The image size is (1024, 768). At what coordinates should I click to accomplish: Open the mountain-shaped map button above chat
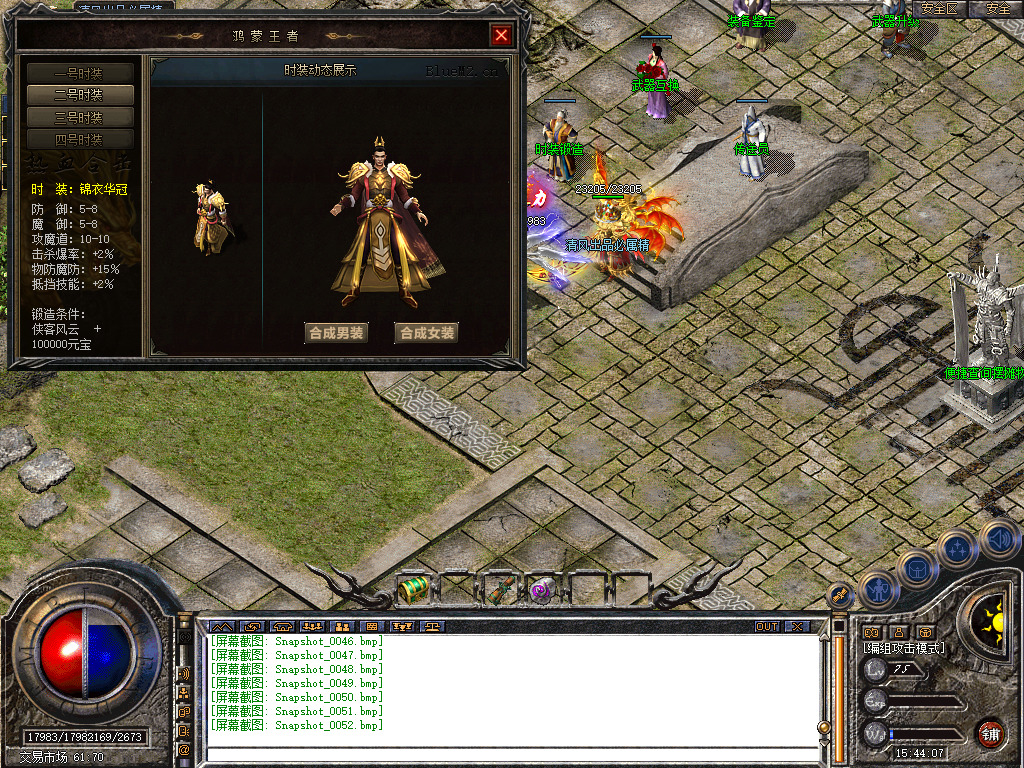click(220, 626)
